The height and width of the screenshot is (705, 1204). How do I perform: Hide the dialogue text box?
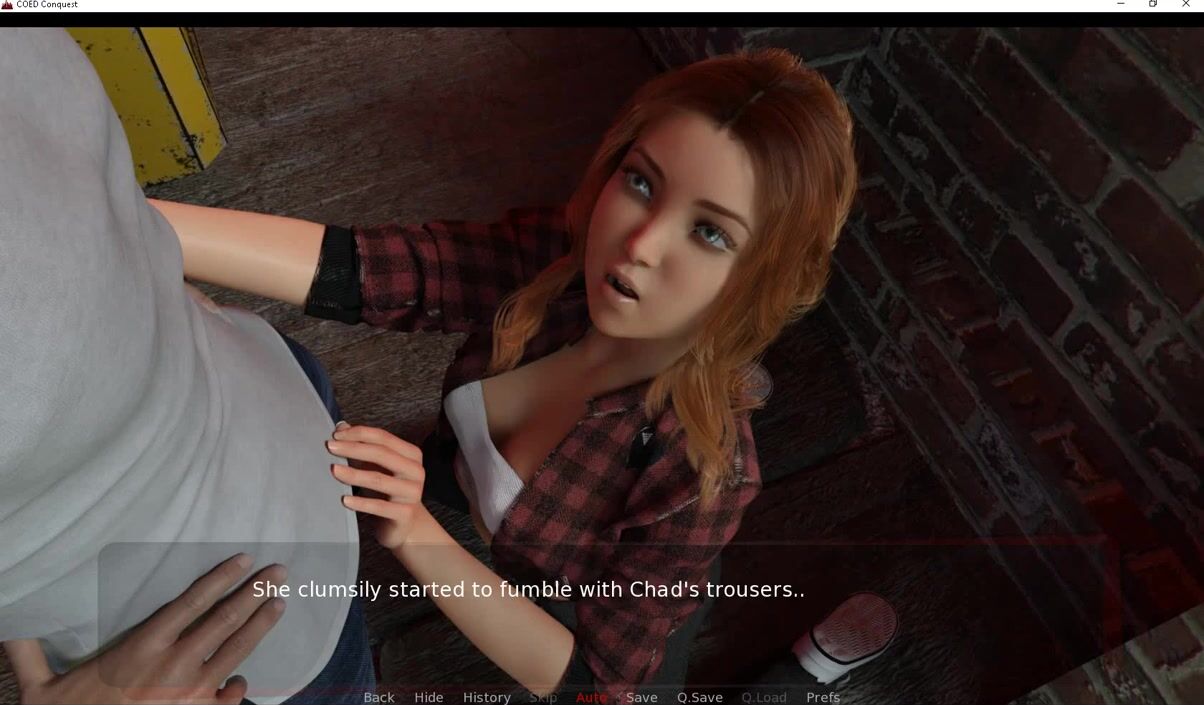[428, 697]
